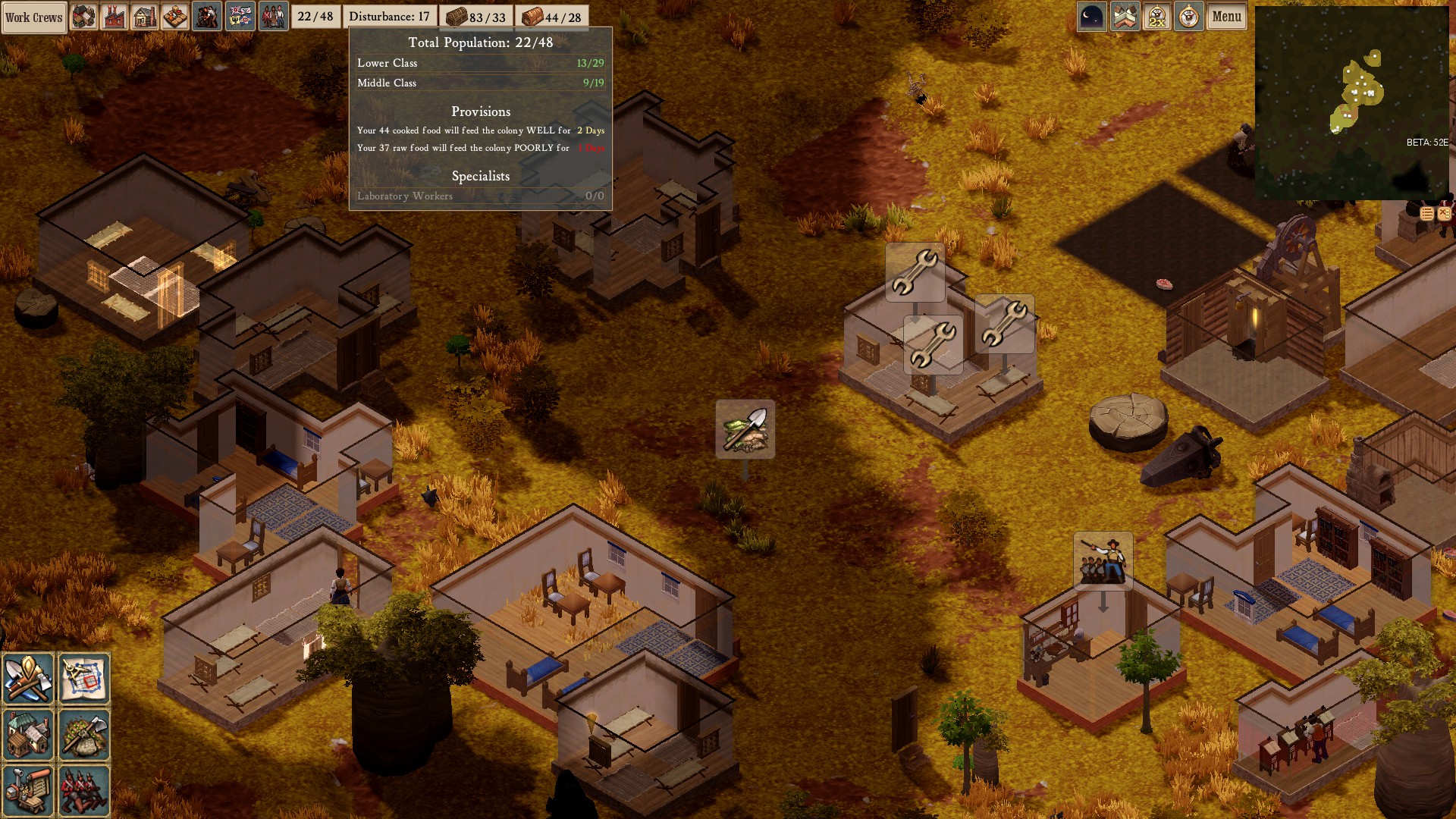Click the list icon below the minimap
1456x819 pixels.
1426,214
